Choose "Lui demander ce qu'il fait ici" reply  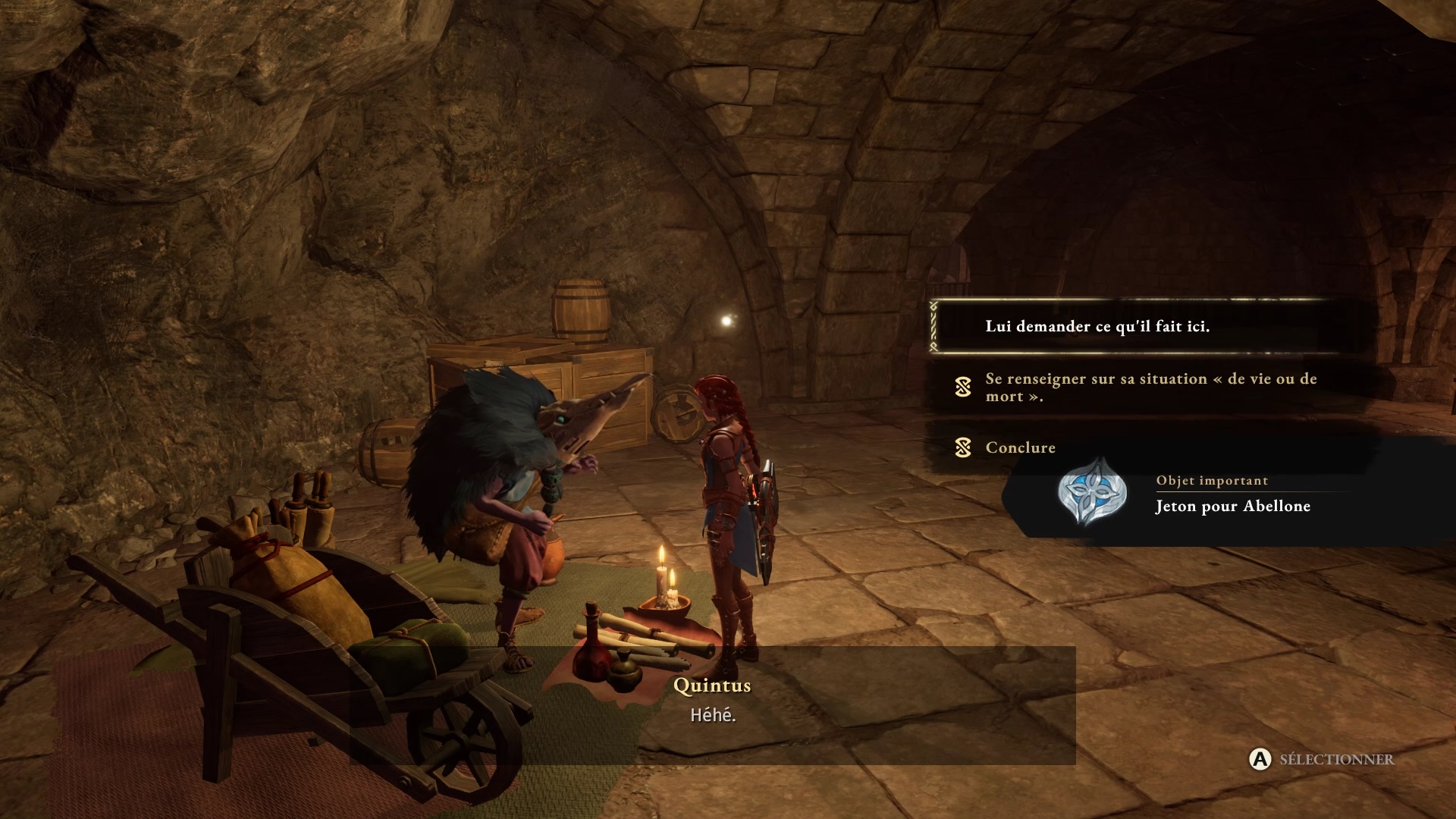coord(1097,327)
